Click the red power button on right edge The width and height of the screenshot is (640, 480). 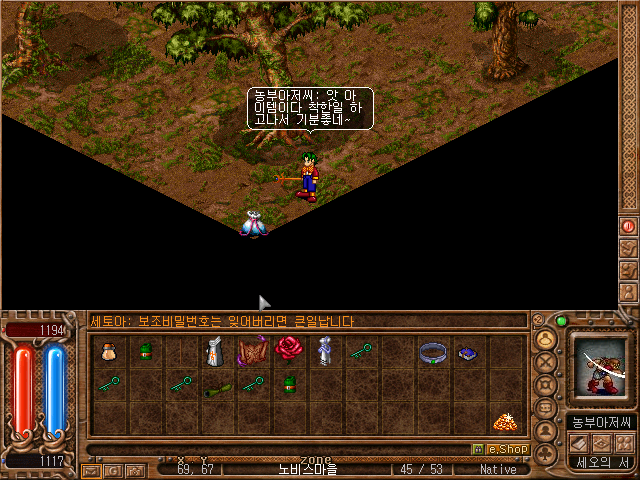[x=628, y=227]
